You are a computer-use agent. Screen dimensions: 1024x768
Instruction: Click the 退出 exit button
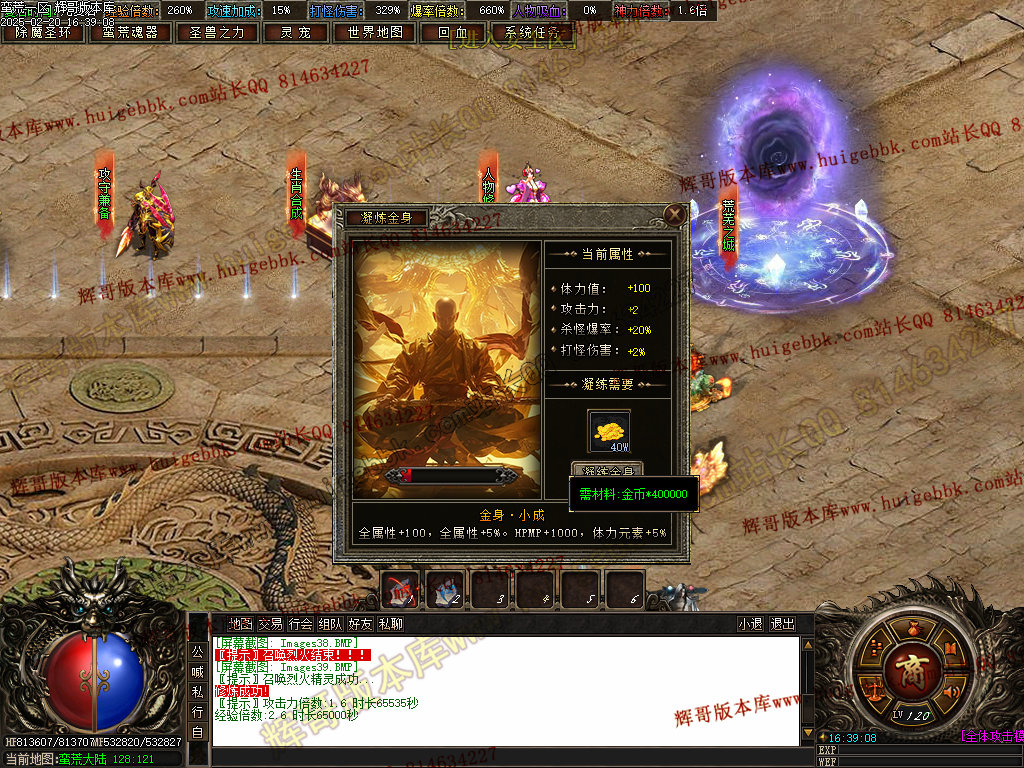click(782, 624)
